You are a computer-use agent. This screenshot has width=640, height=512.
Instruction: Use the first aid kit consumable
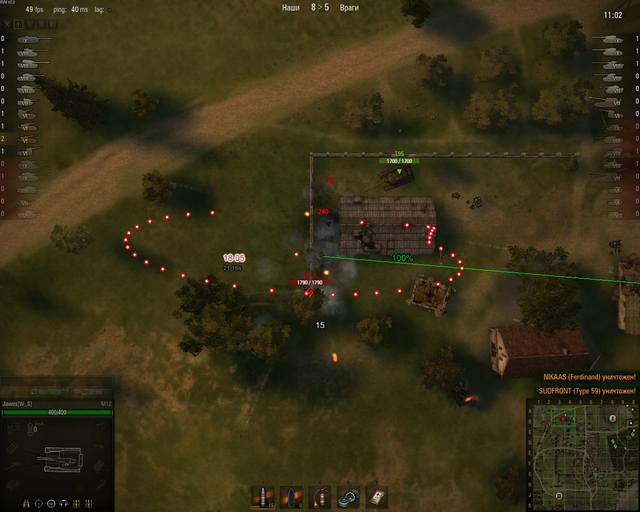pyautogui.click(x=376, y=496)
